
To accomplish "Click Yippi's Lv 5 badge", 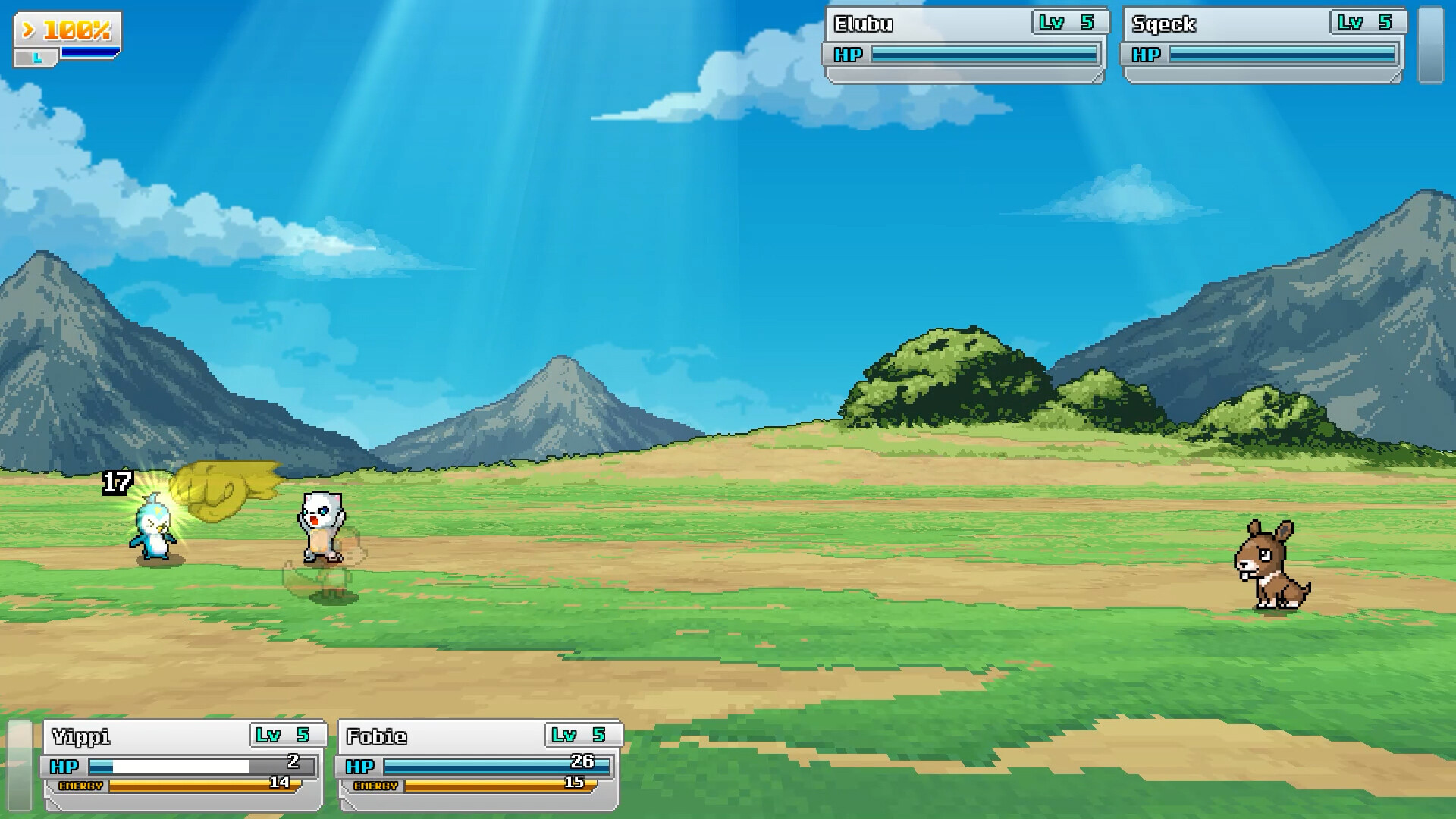I will tap(284, 734).
